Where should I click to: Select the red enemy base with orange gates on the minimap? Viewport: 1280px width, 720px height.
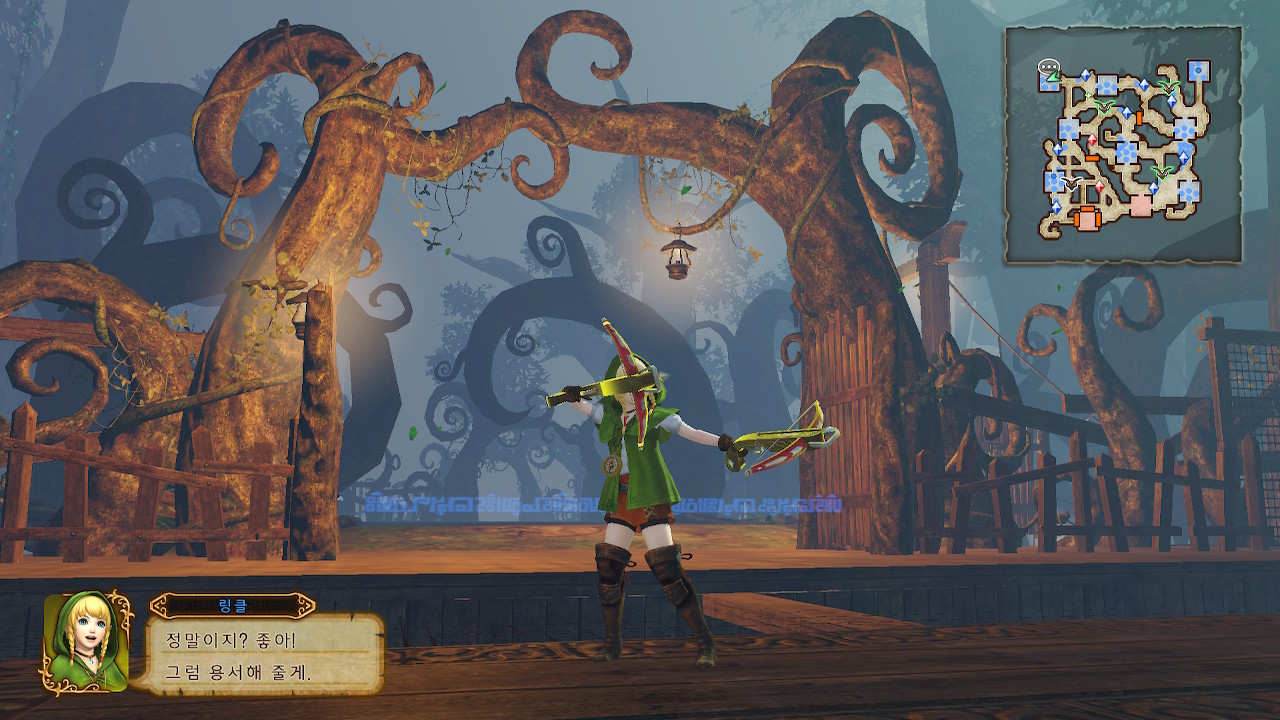click(x=1087, y=218)
